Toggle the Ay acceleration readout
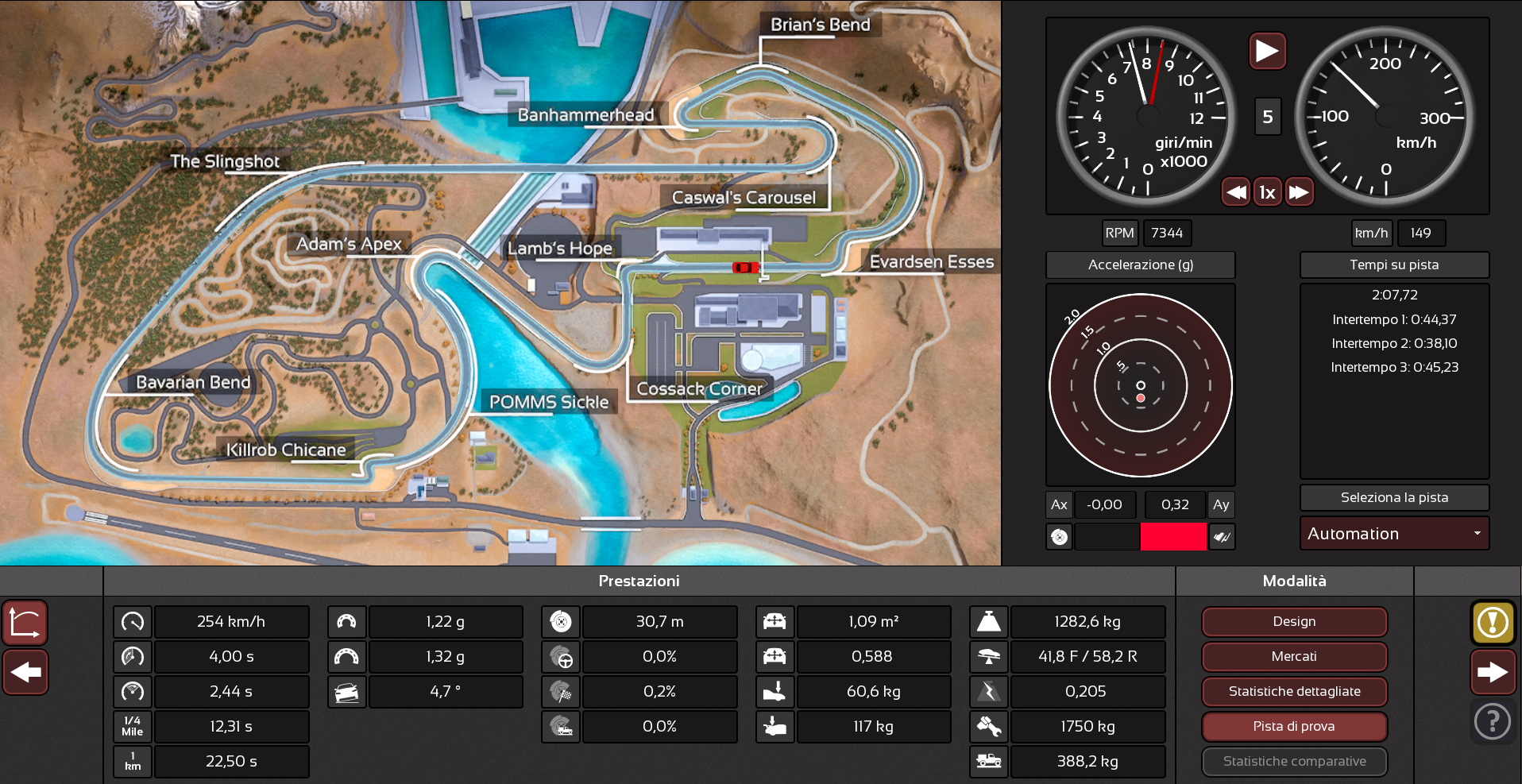This screenshot has width=1522, height=784. tap(1221, 504)
